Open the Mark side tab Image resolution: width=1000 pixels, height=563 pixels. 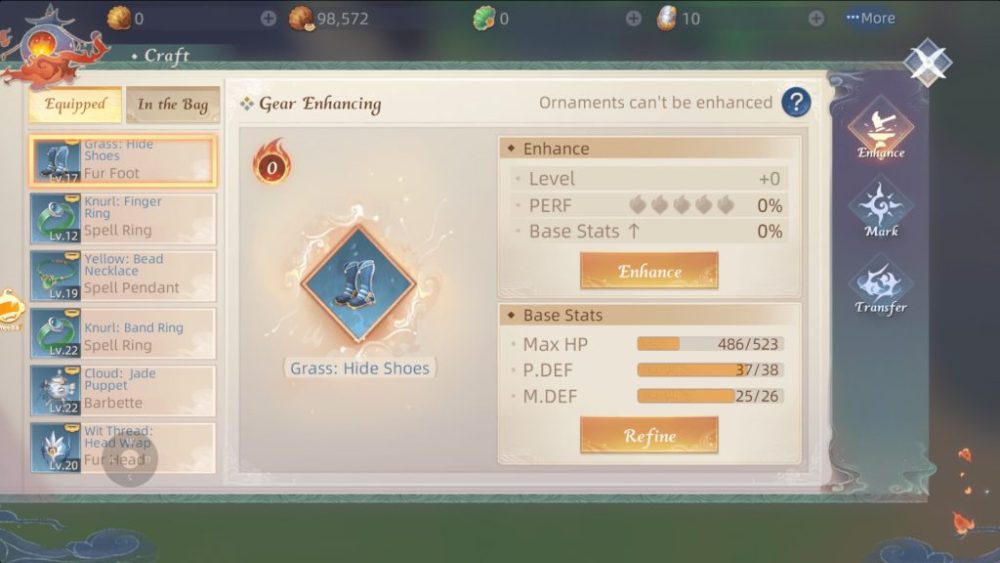(x=880, y=208)
